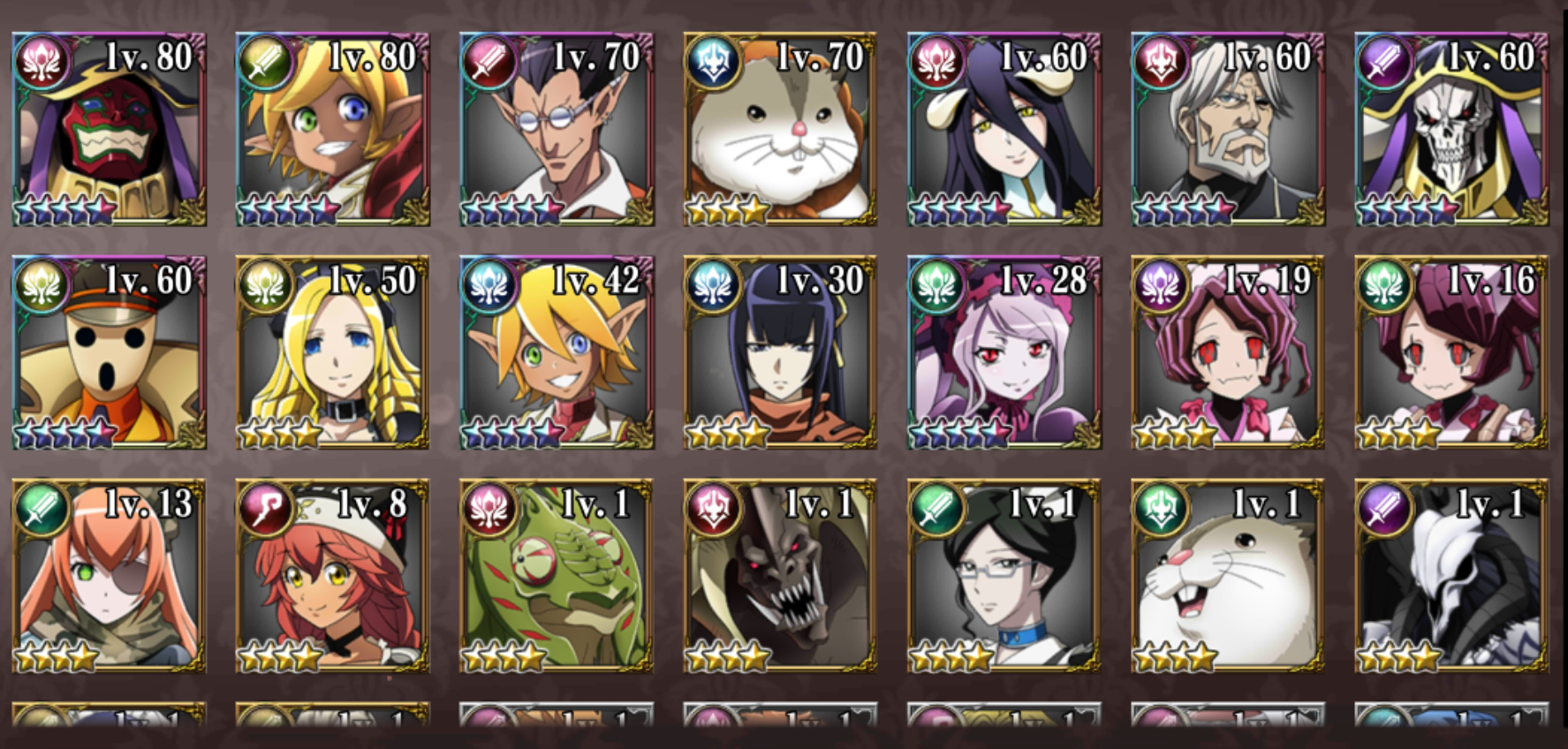Choose the lv. 80 blonde elf card

coord(333,130)
